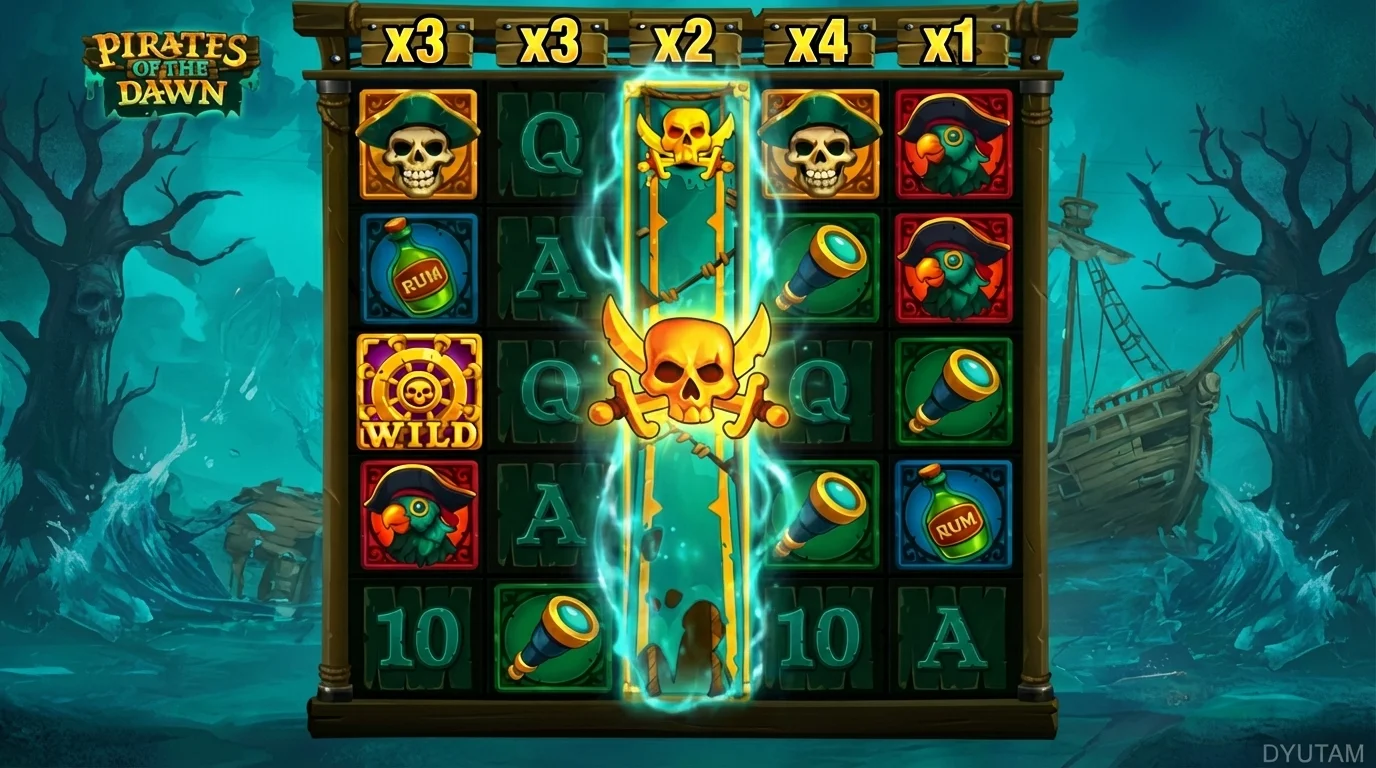Select the x2 multiplier over the glowing reel
This screenshot has height=768, width=1376.
[x=684, y=40]
